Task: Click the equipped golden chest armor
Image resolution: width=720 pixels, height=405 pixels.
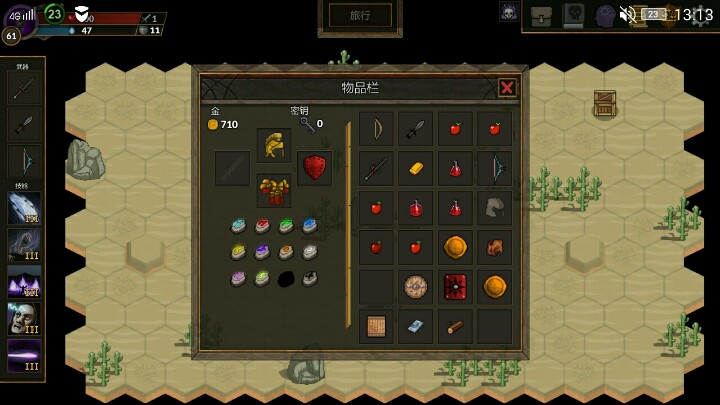Action: coord(273,190)
